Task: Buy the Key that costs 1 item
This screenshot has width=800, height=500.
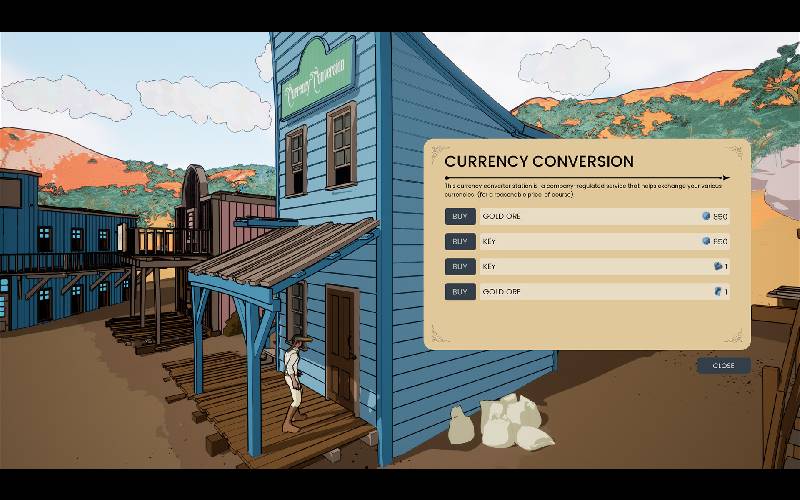Action: point(459,267)
